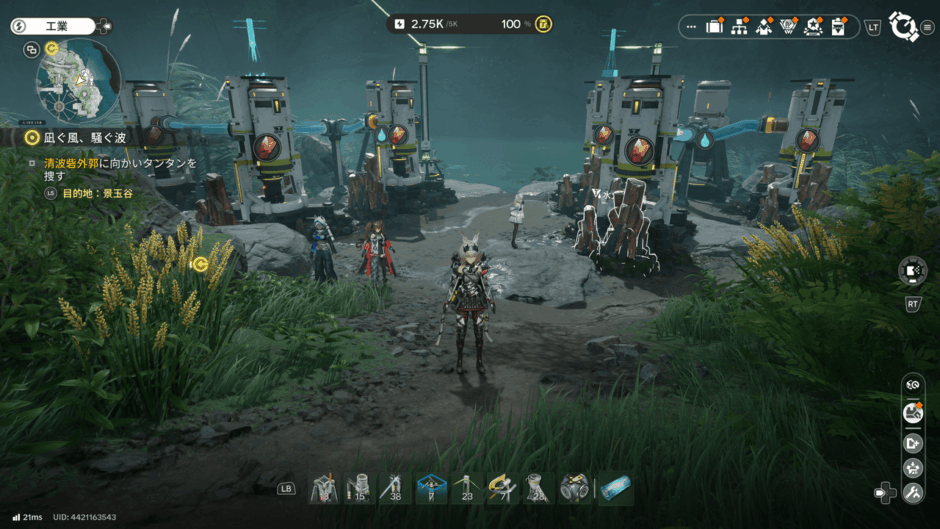Open the briefcase inventory icon

(x=714, y=27)
